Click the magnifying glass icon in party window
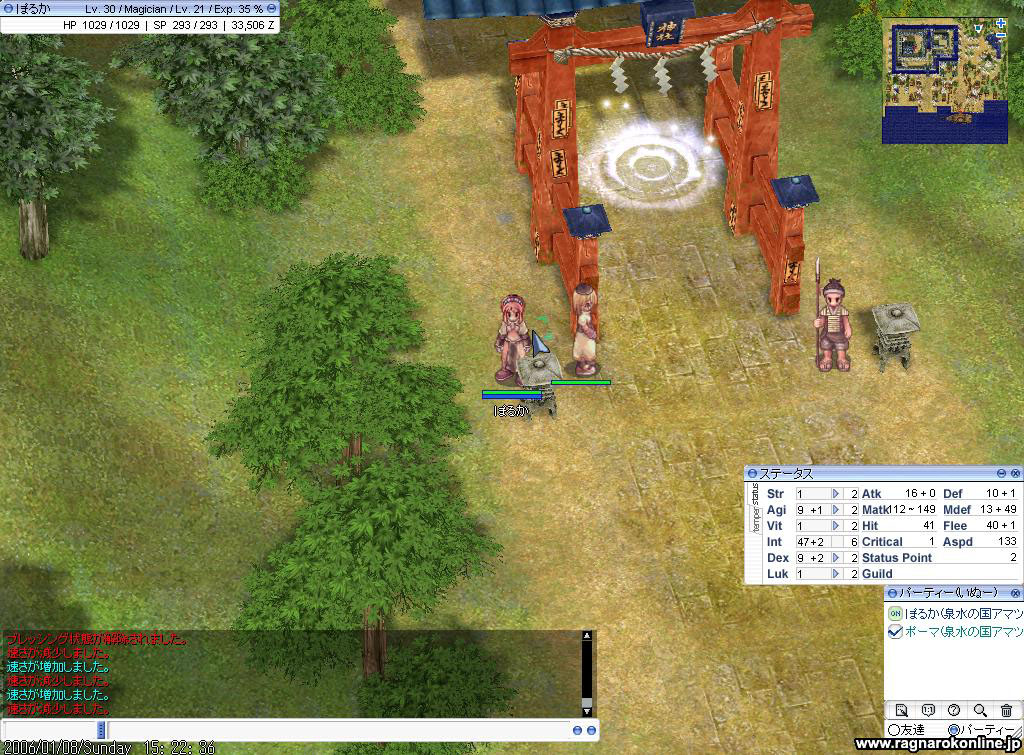The image size is (1024, 755). [x=980, y=710]
